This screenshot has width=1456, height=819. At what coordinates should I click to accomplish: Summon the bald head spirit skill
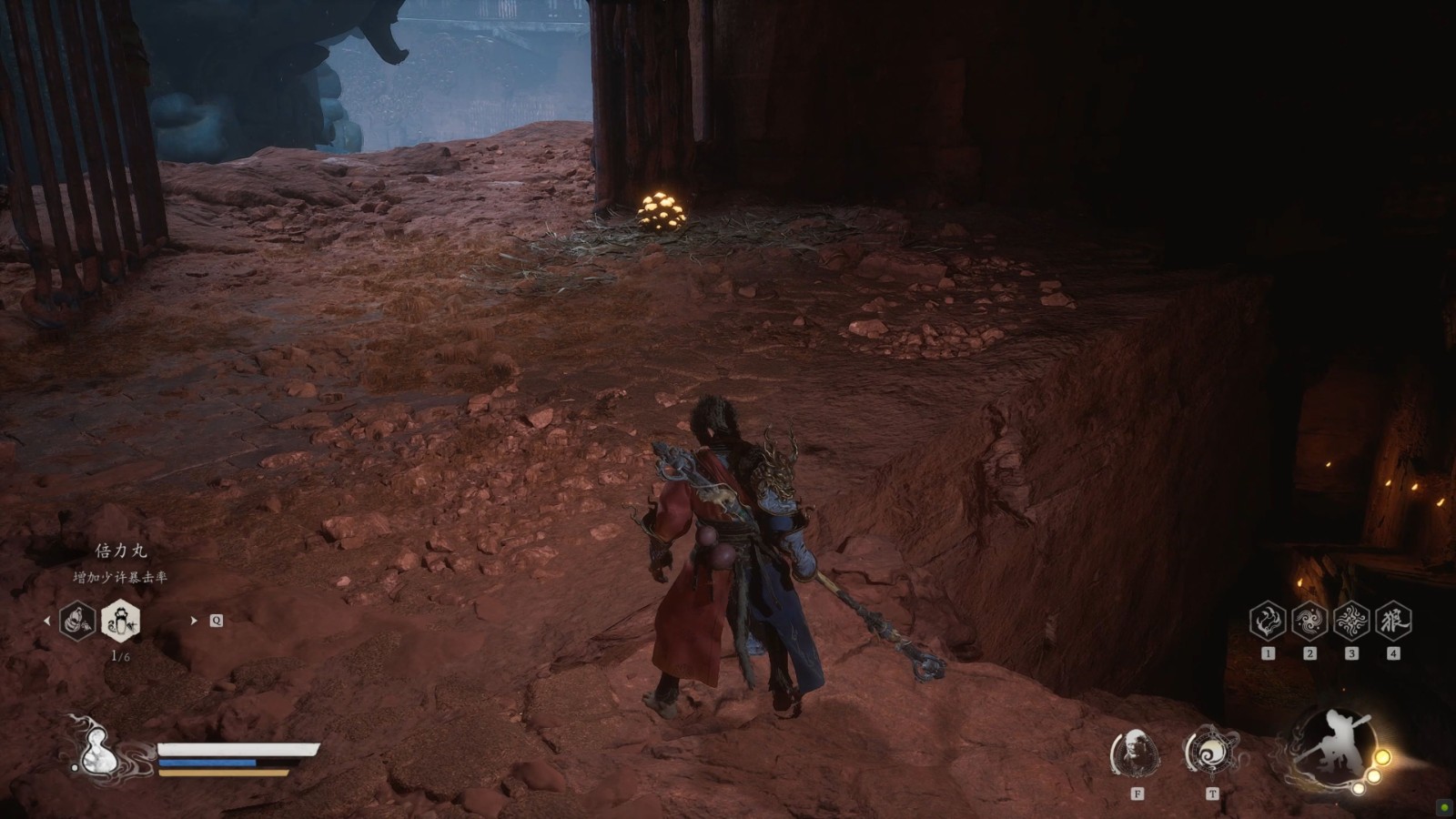[x=1136, y=753]
